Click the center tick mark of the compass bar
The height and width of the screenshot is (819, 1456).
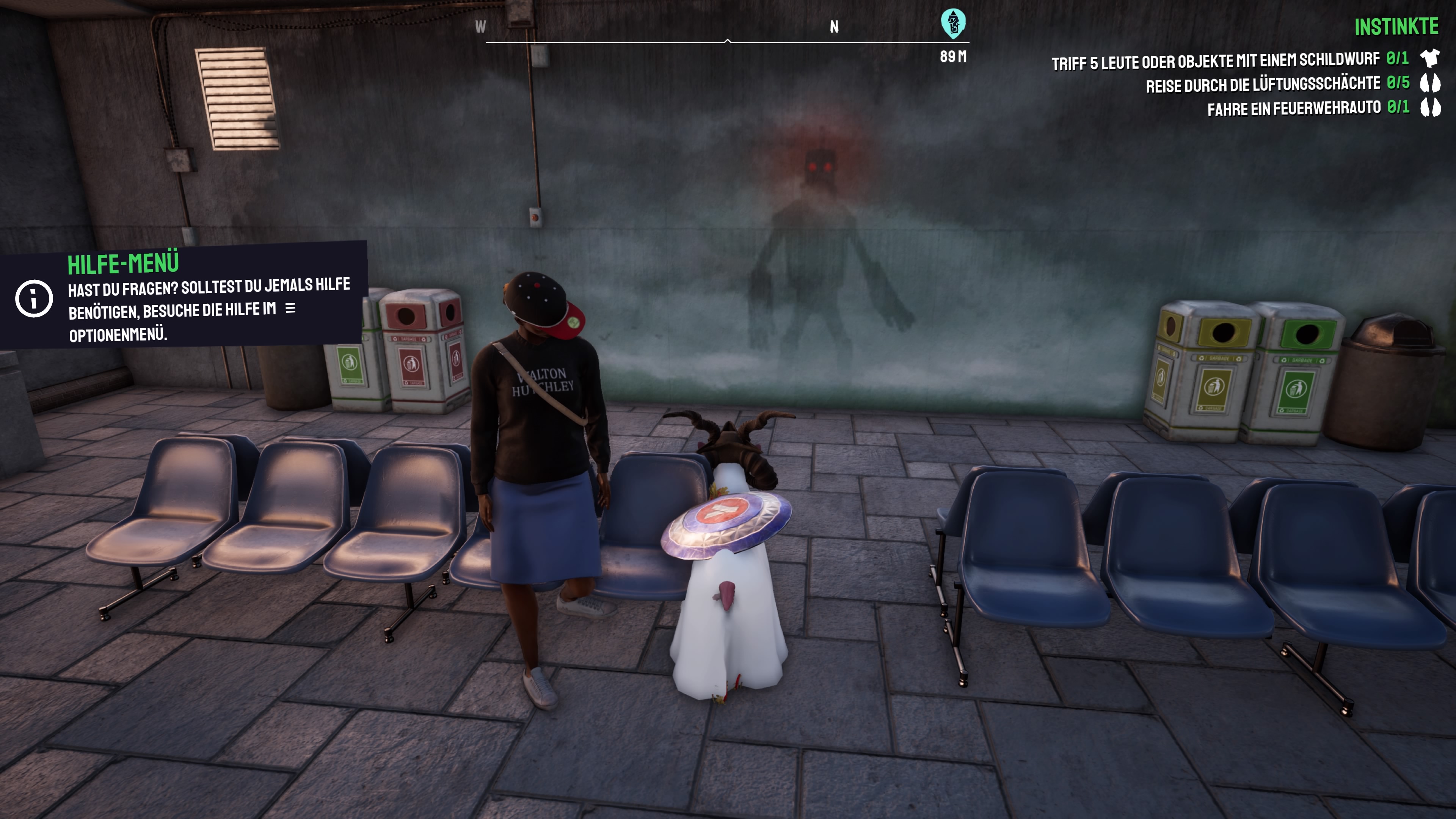pos(728,41)
